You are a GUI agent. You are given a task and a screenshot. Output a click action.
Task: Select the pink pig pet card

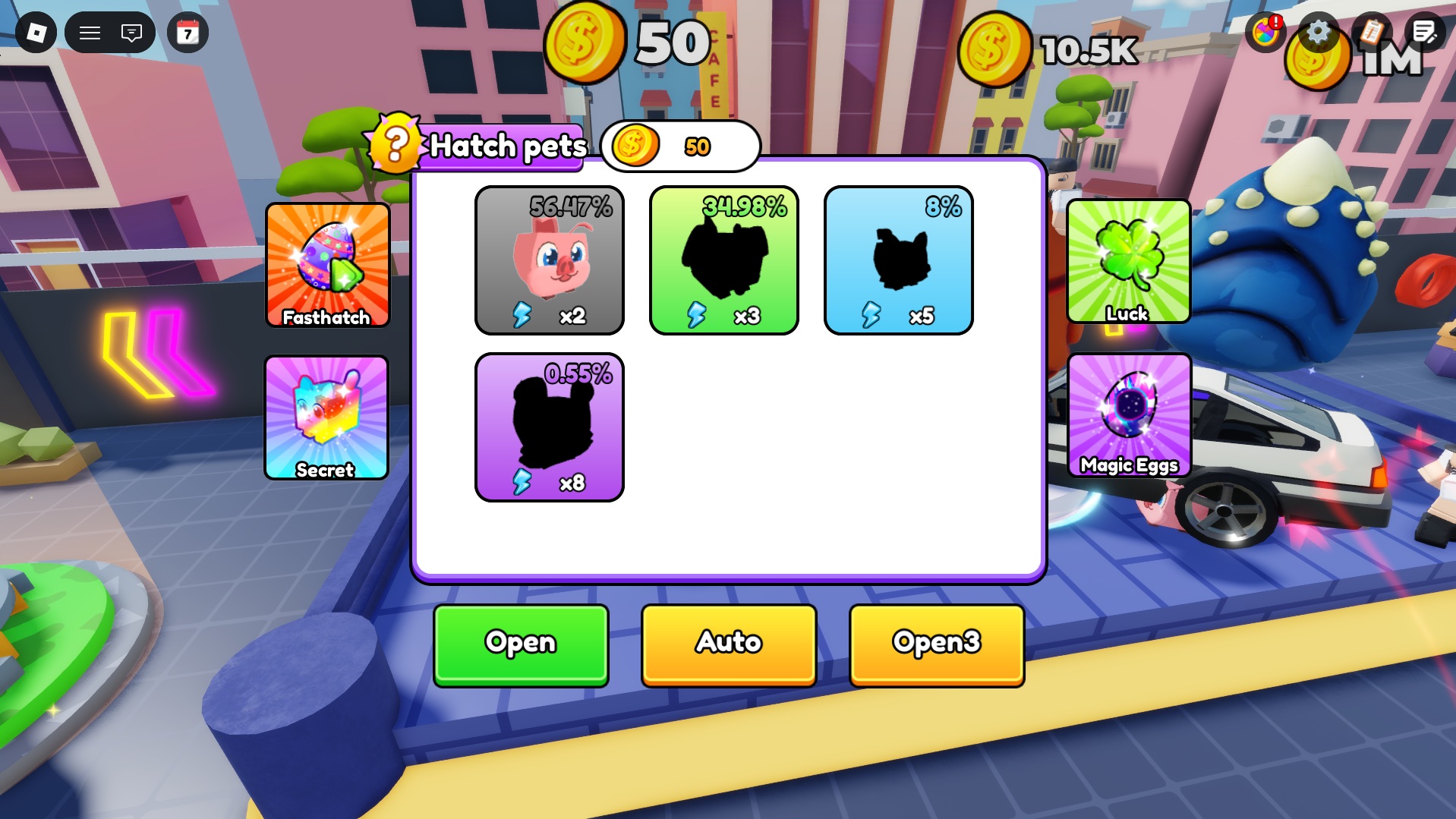549,260
